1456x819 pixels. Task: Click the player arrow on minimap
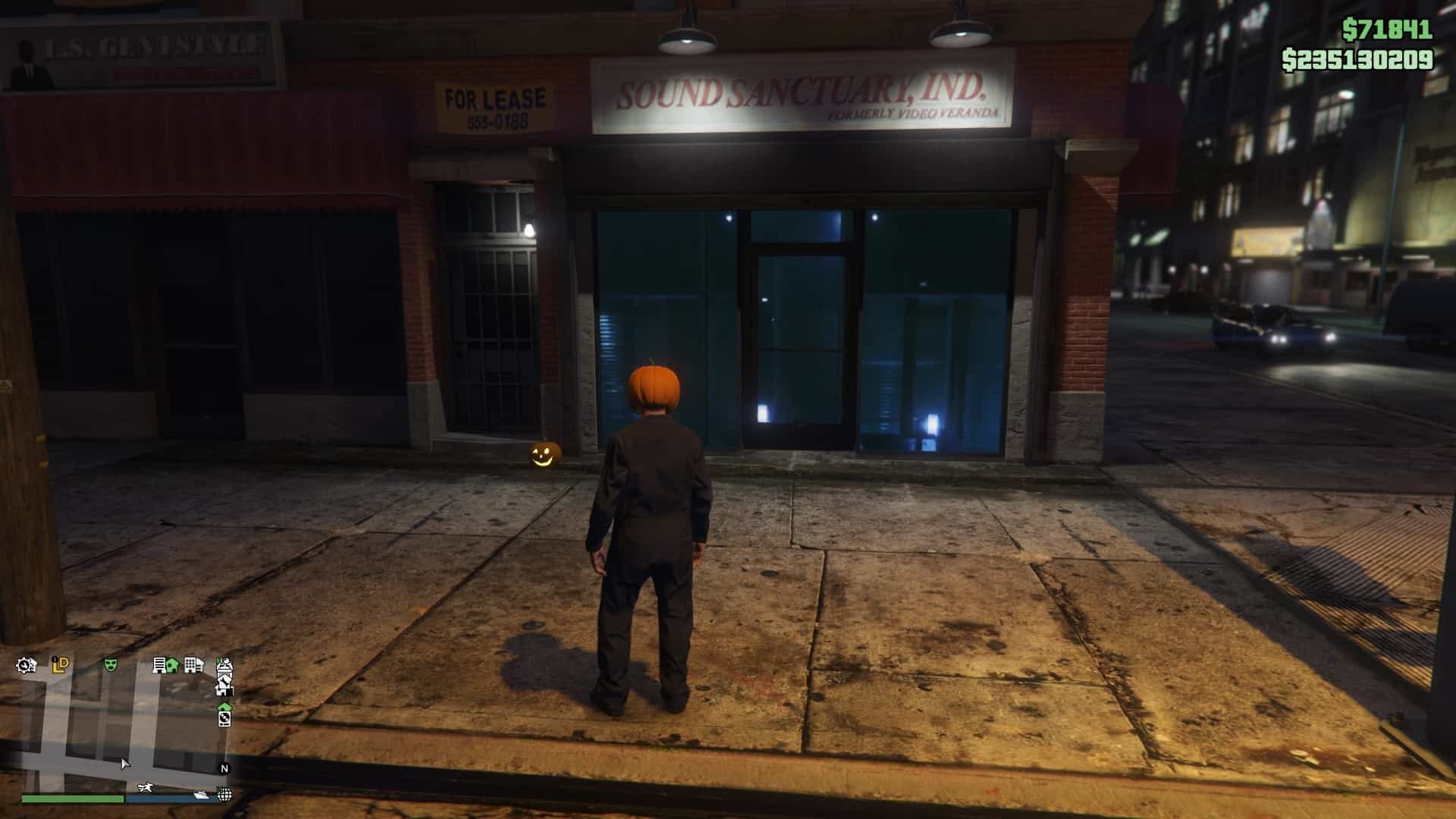click(x=125, y=763)
